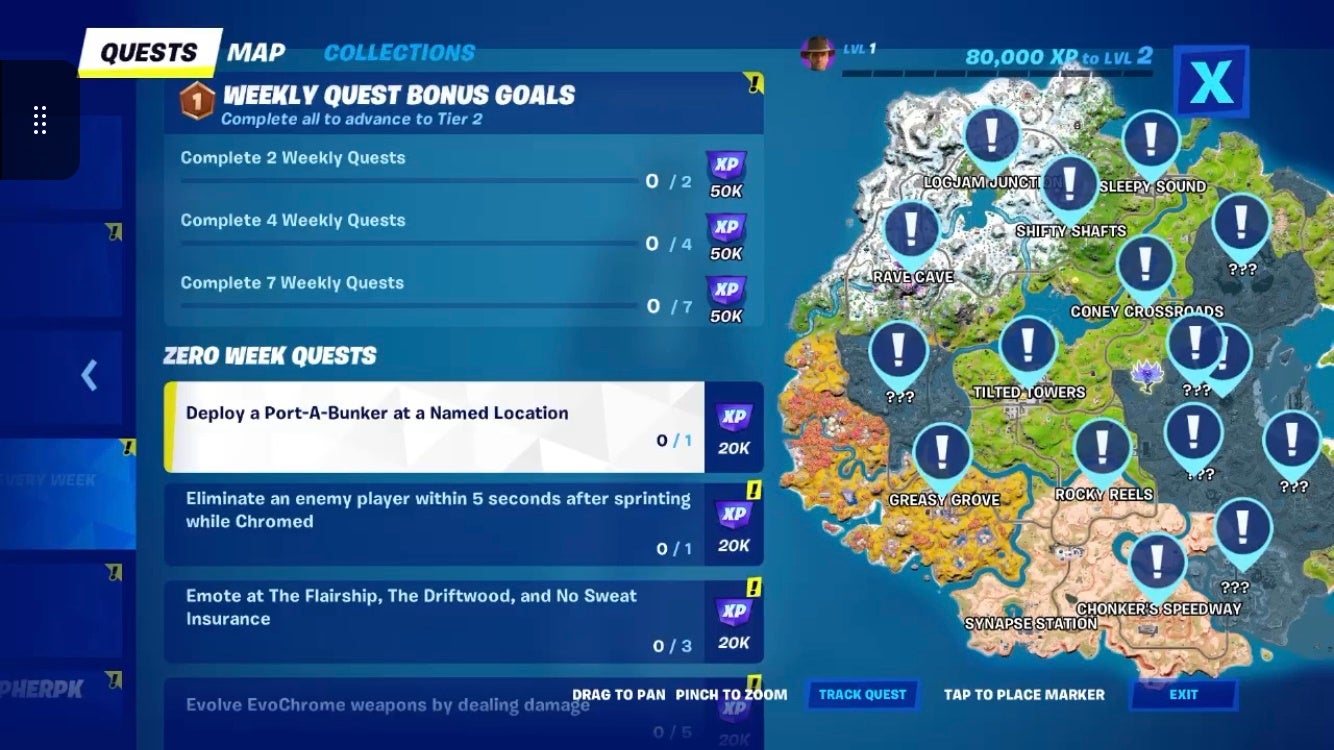Tap the Tilted Towers quest marker
The width and height of the screenshot is (1334, 750).
coord(1027,347)
